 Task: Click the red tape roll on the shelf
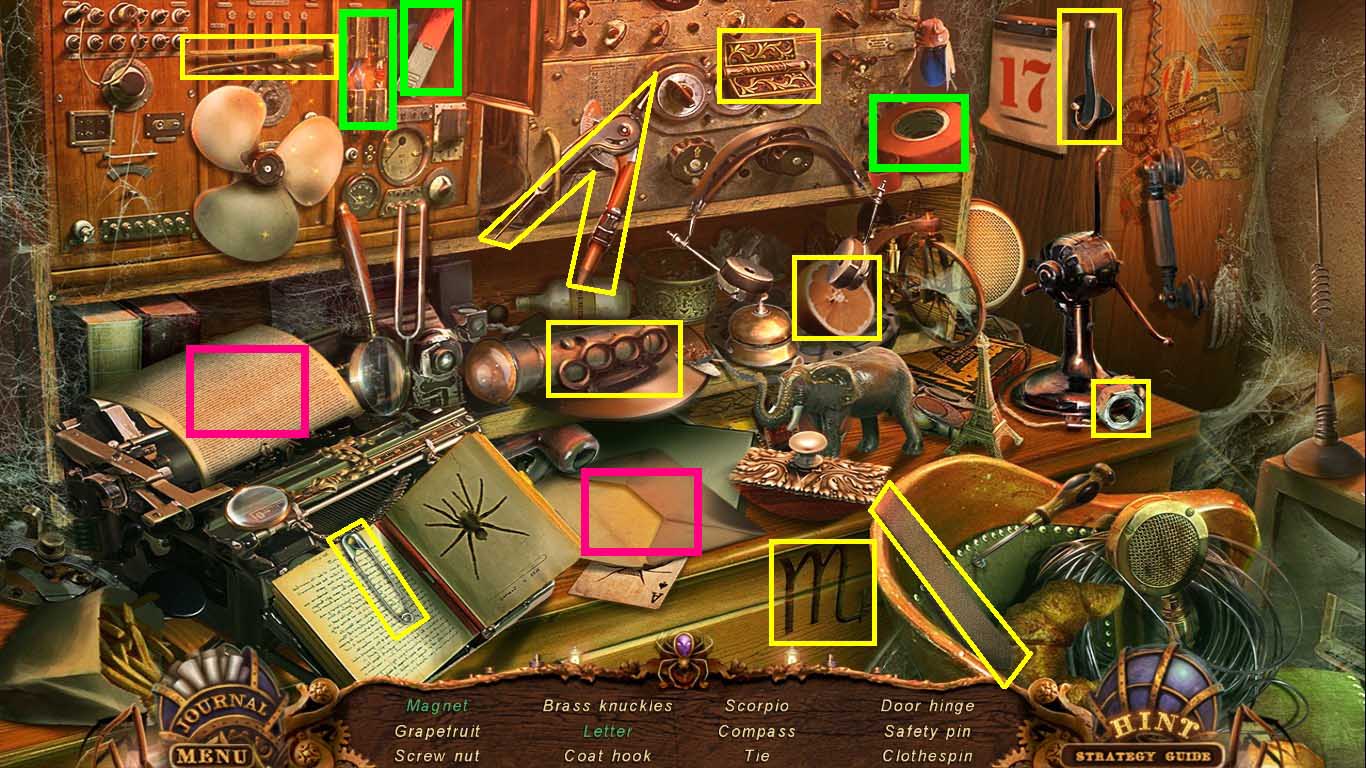(x=919, y=132)
